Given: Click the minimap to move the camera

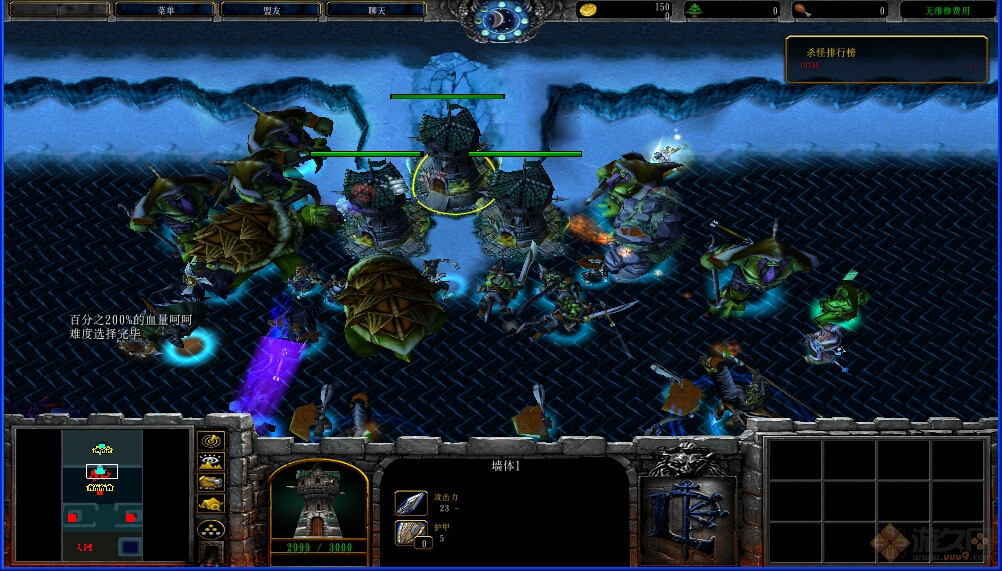Looking at the screenshot, I should (x=102, y=494).
